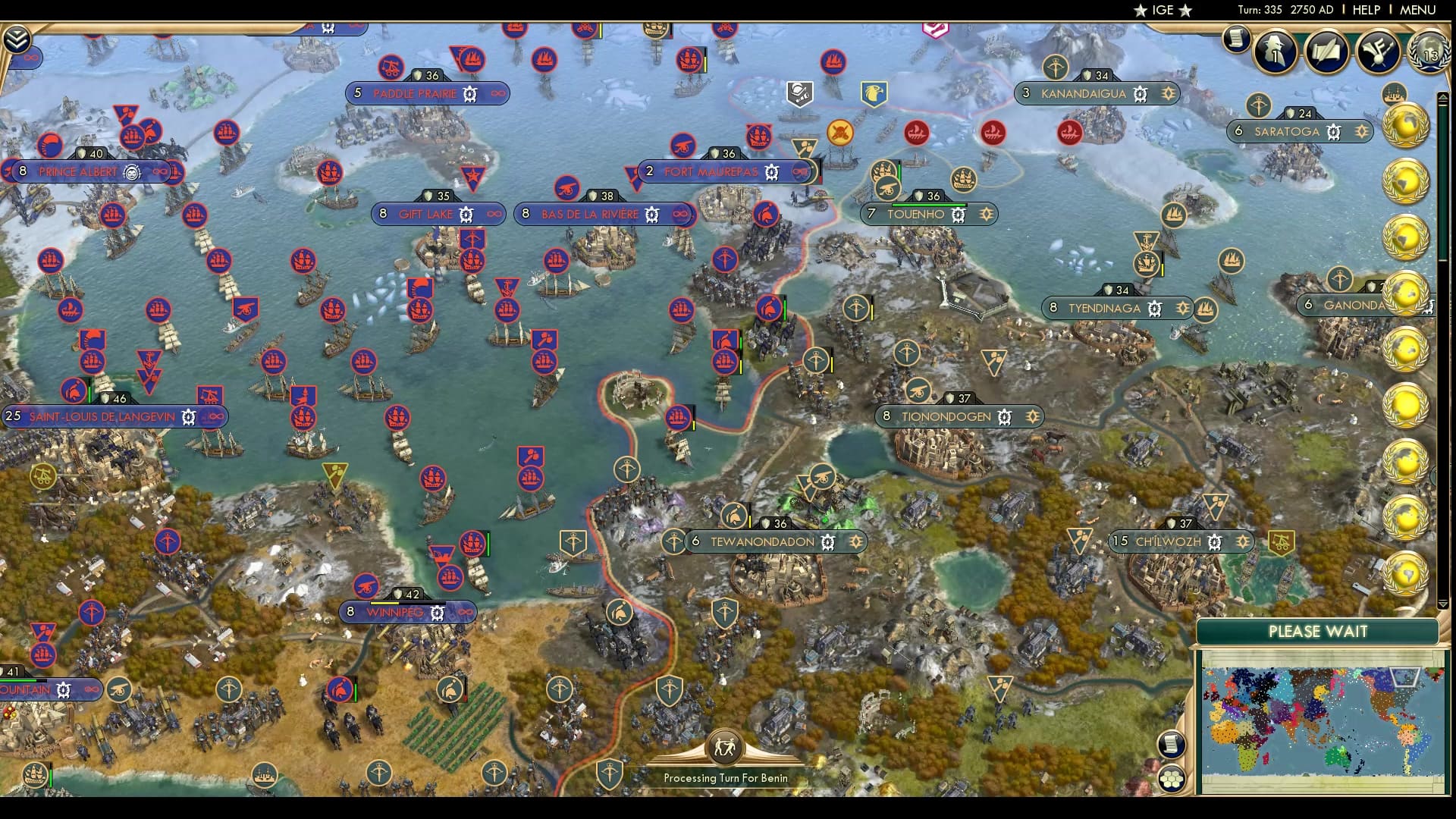Open the HELP menu
The height and width of the screenshot is (819, 1456).
pos(1365,10)
